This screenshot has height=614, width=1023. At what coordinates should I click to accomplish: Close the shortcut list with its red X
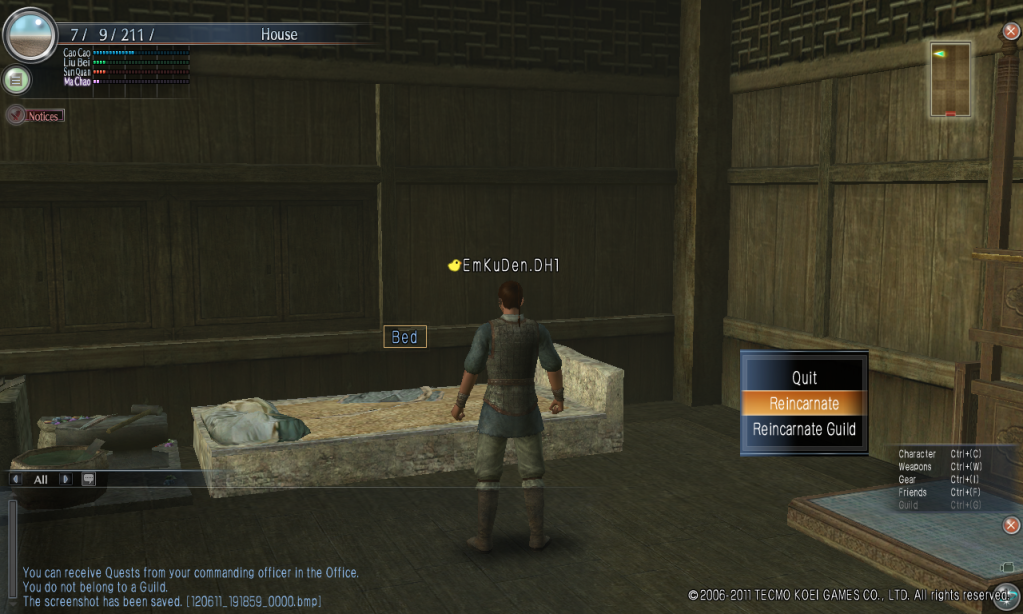pos(1011,525)
